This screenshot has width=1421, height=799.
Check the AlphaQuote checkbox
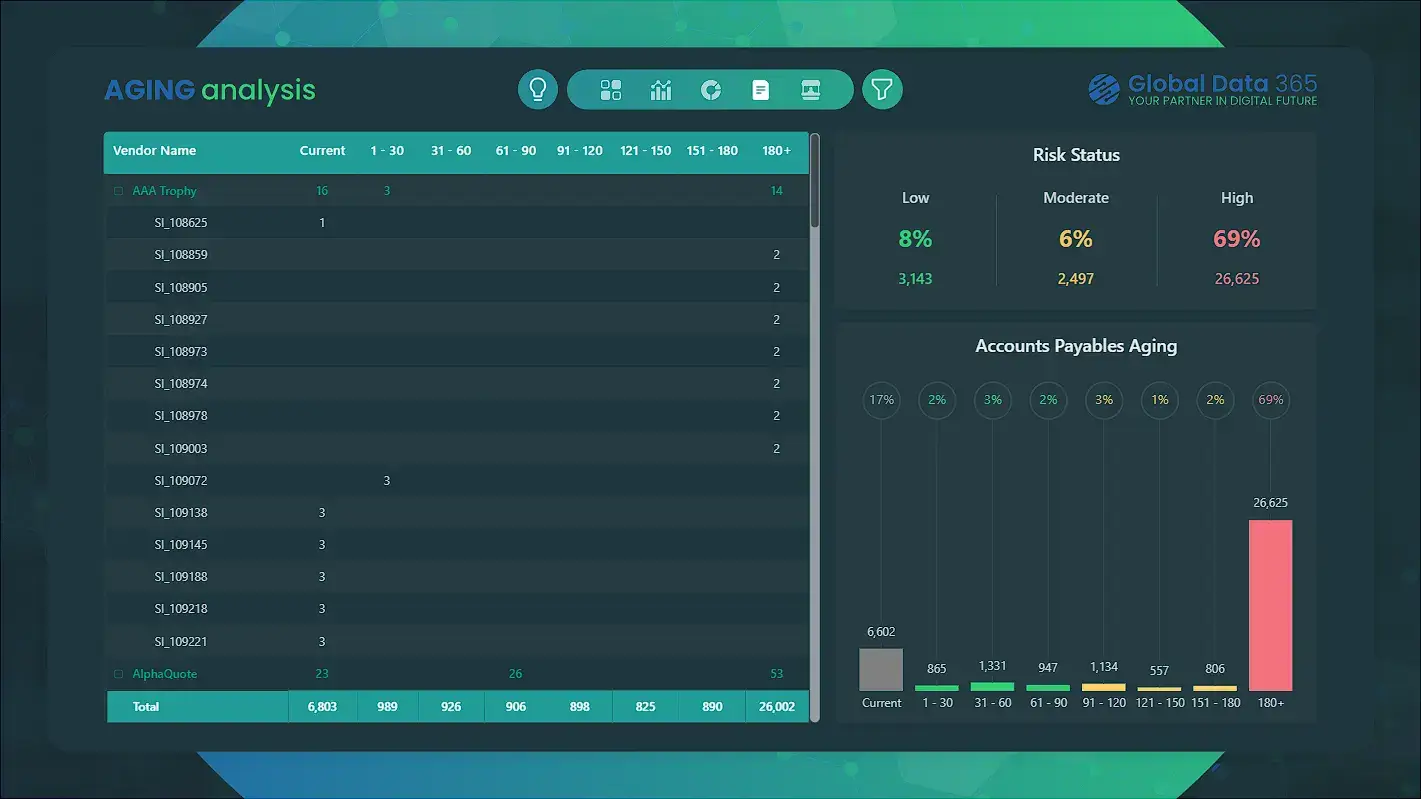coord(117,673)
